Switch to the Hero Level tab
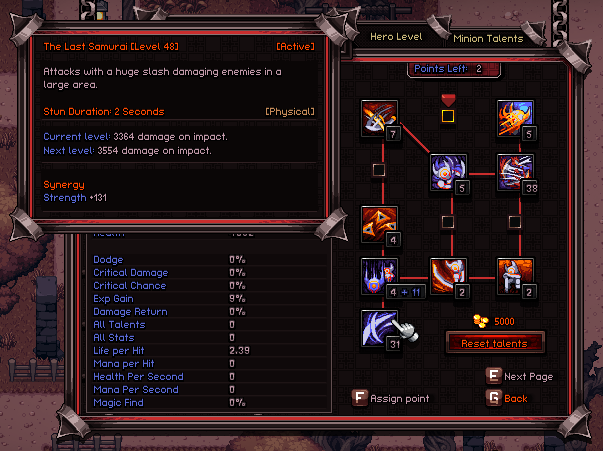 (x=397, y=37)
